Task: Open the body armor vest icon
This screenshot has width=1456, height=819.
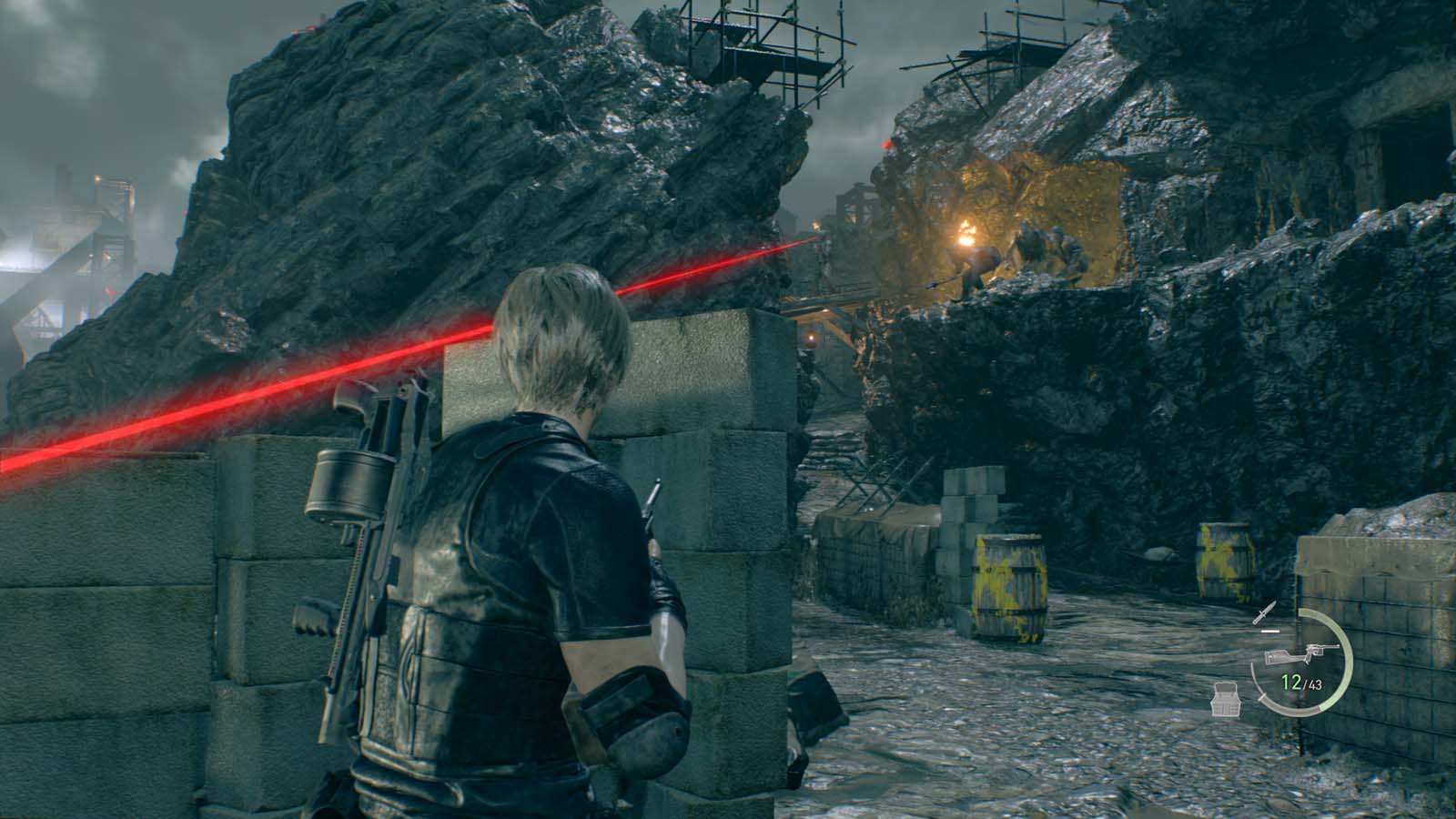Action: [1227, 699]
